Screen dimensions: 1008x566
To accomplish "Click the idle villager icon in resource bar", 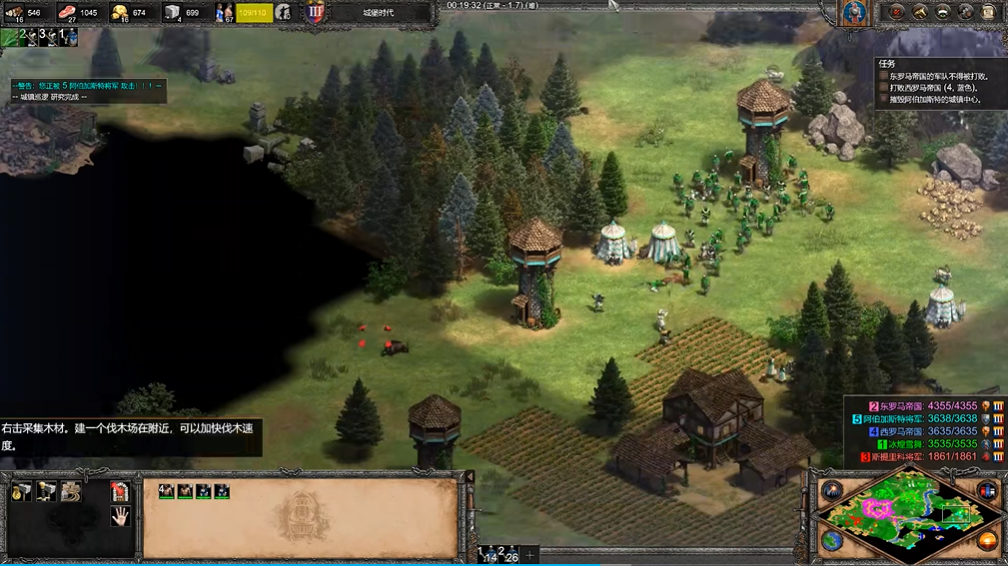I will 284,12.
